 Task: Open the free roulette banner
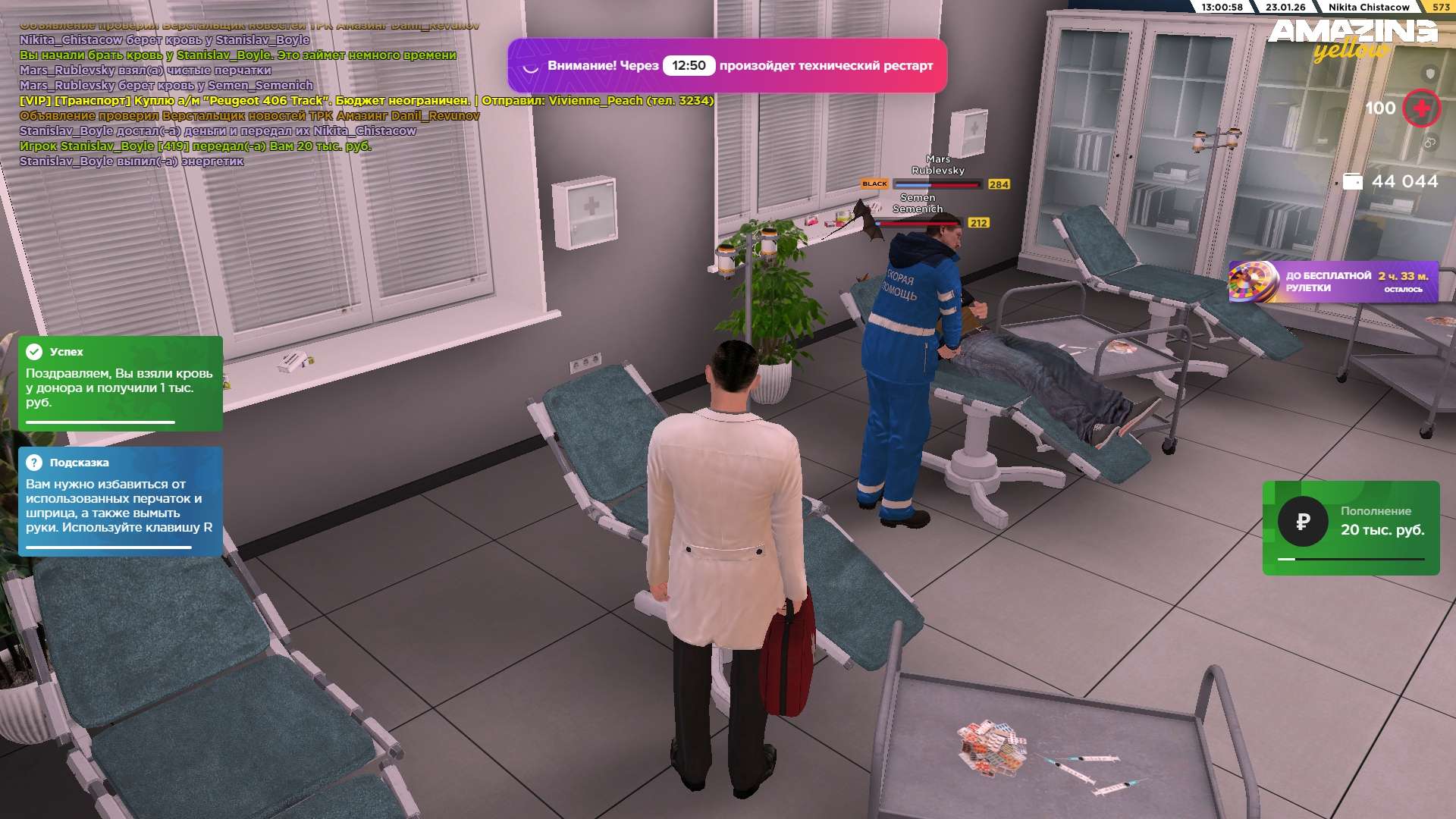[x=1333, y=282]
